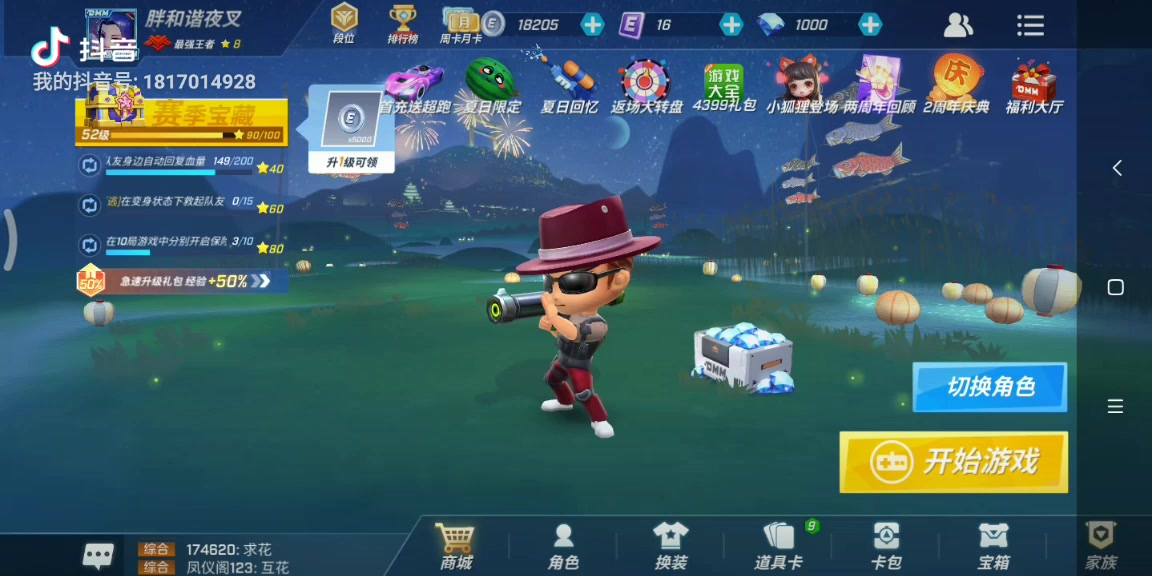The image size is (1152, 576).
Task: Click the player avatar portrait
Action: (111, 30)
